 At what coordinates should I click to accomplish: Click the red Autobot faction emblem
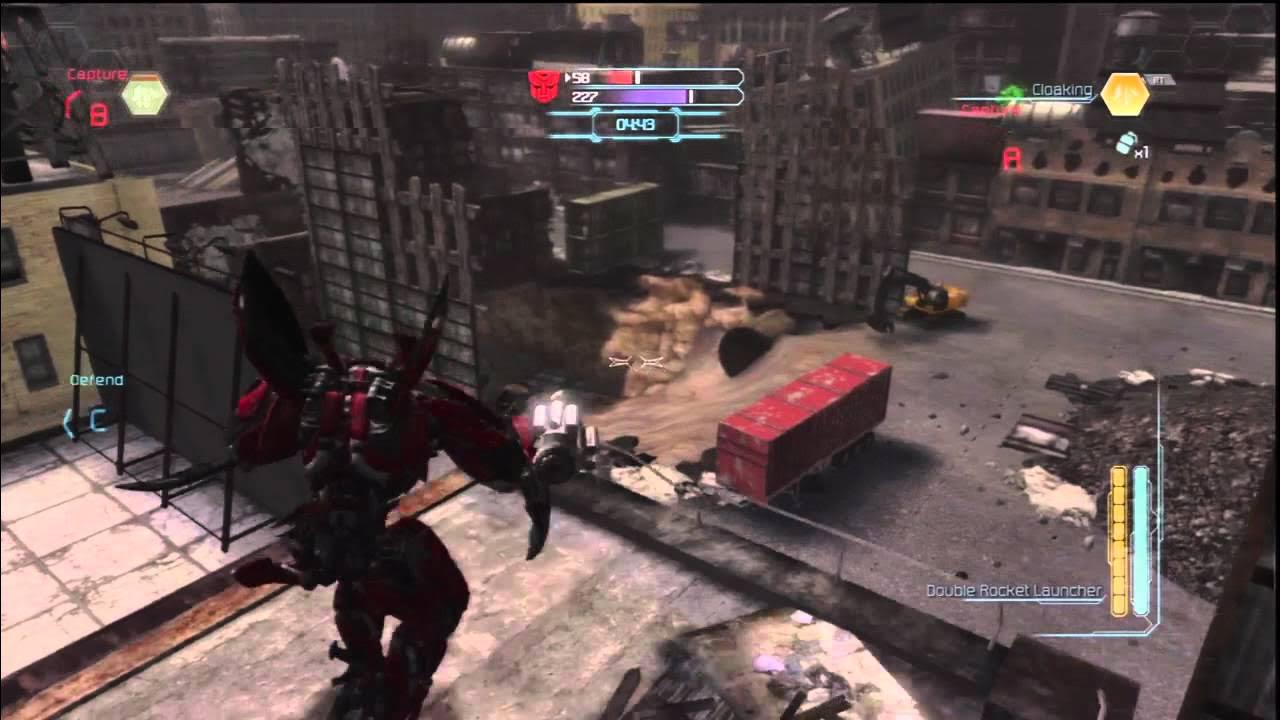(x=544, y=87)
